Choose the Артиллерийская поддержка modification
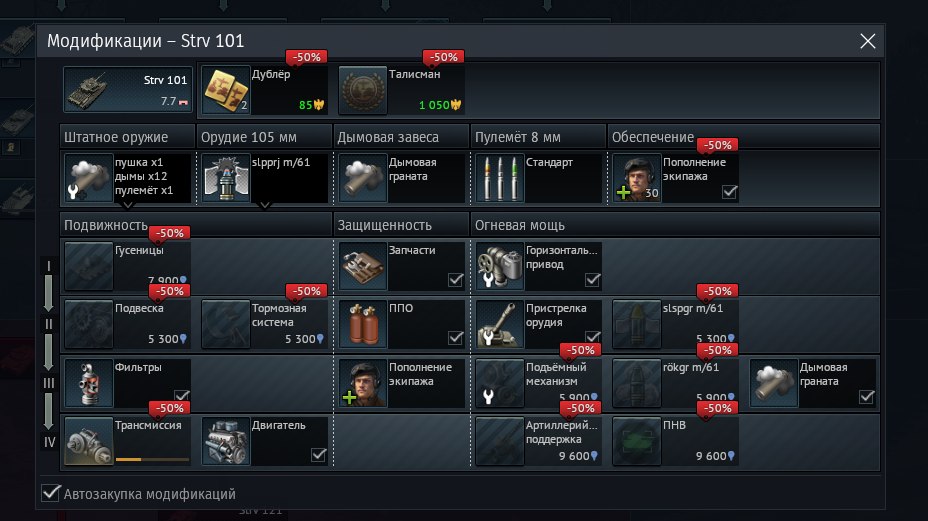Image resolution: width=928 pixels, height=521 pixels. (x=538, y=440)
